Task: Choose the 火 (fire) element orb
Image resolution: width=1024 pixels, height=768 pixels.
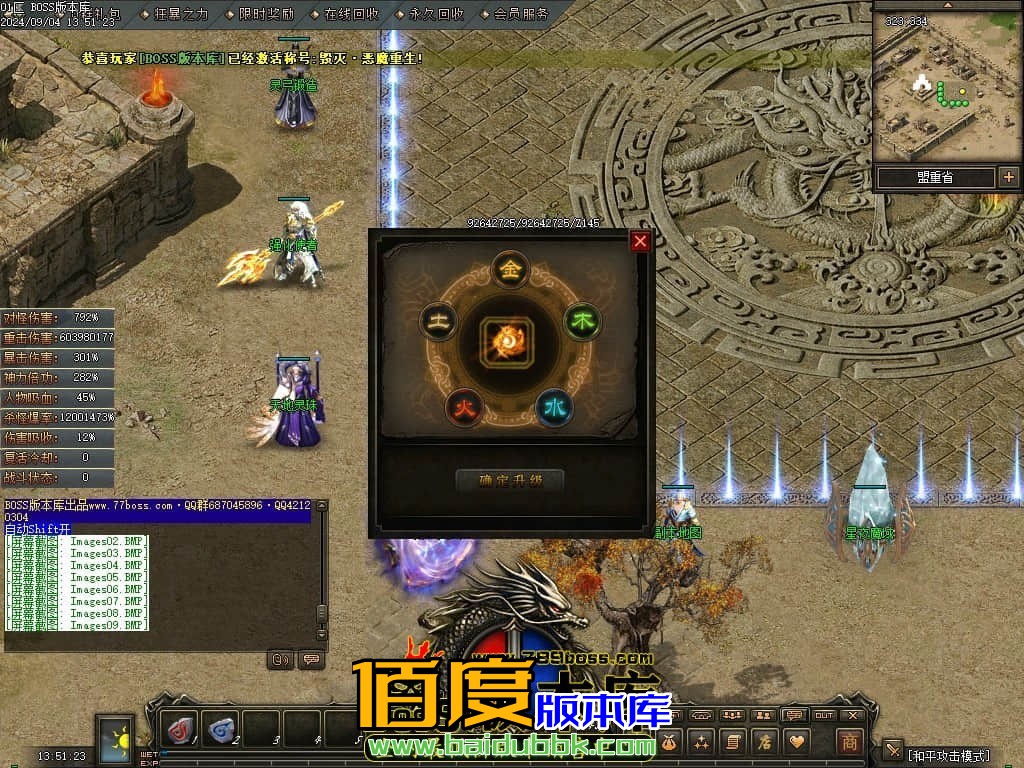Action: (x=464, y=406)
